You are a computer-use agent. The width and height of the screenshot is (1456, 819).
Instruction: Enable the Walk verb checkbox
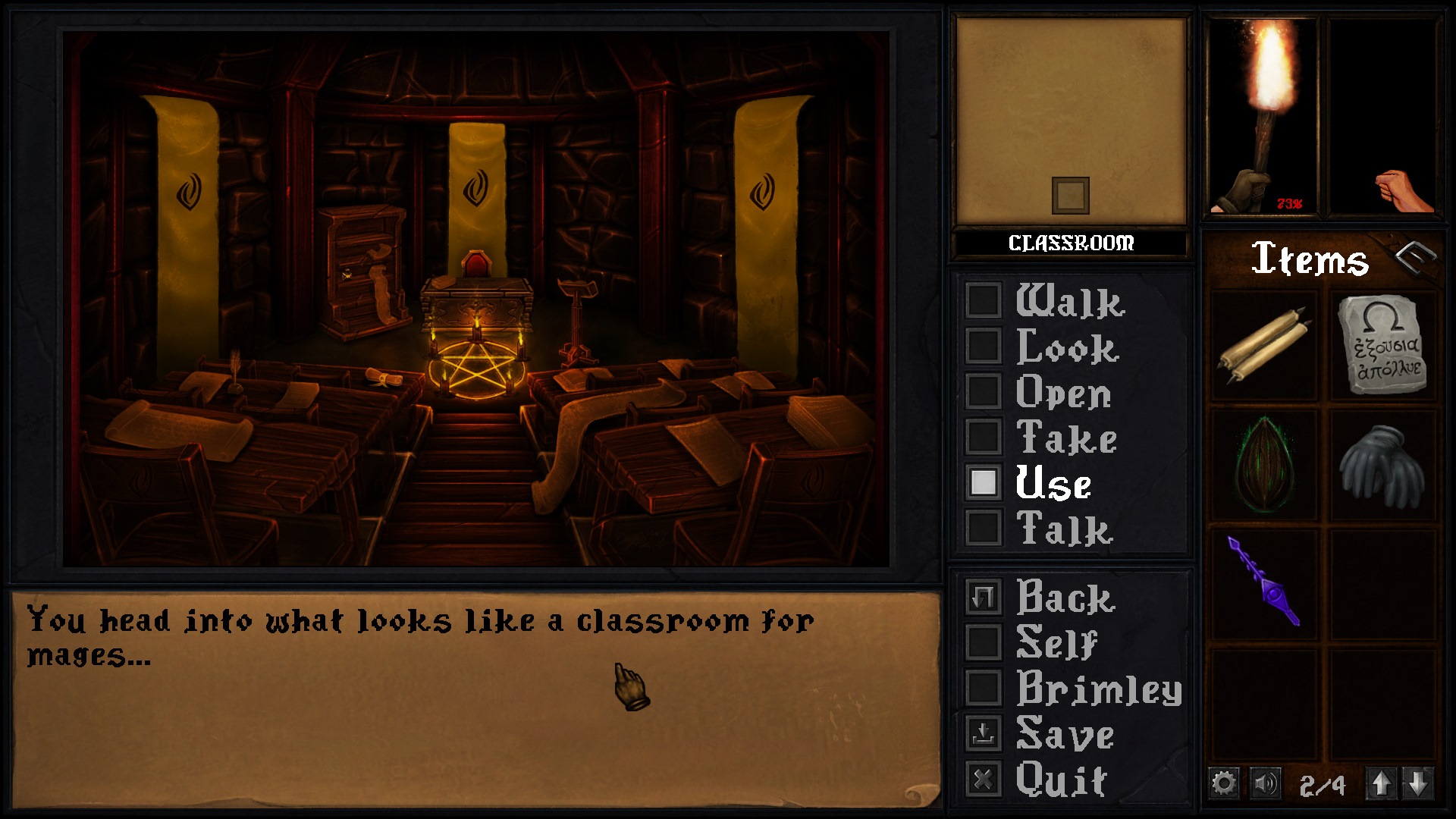click(984, 305)
